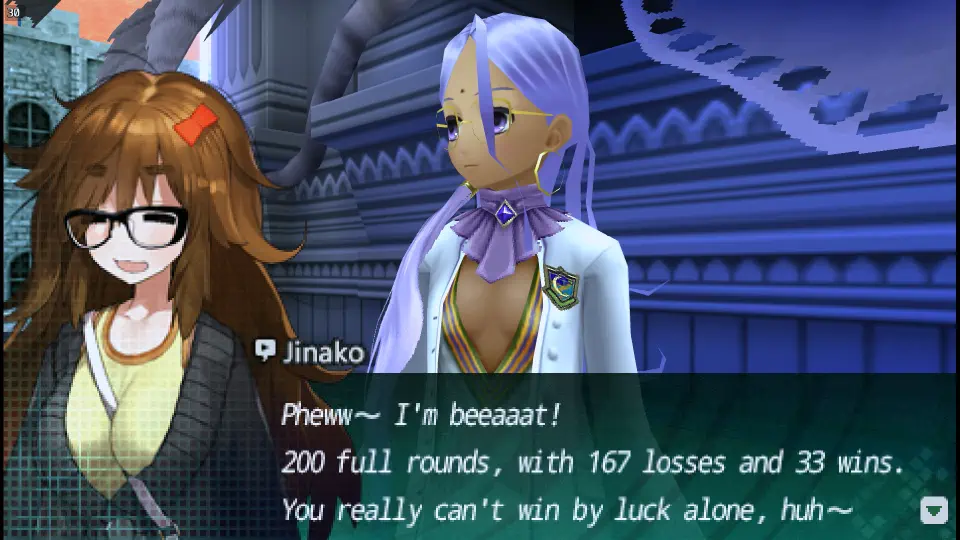960x540 pixels.
Task: Advance dialogue with the down-arrow indicator
Action: [933, 511]
